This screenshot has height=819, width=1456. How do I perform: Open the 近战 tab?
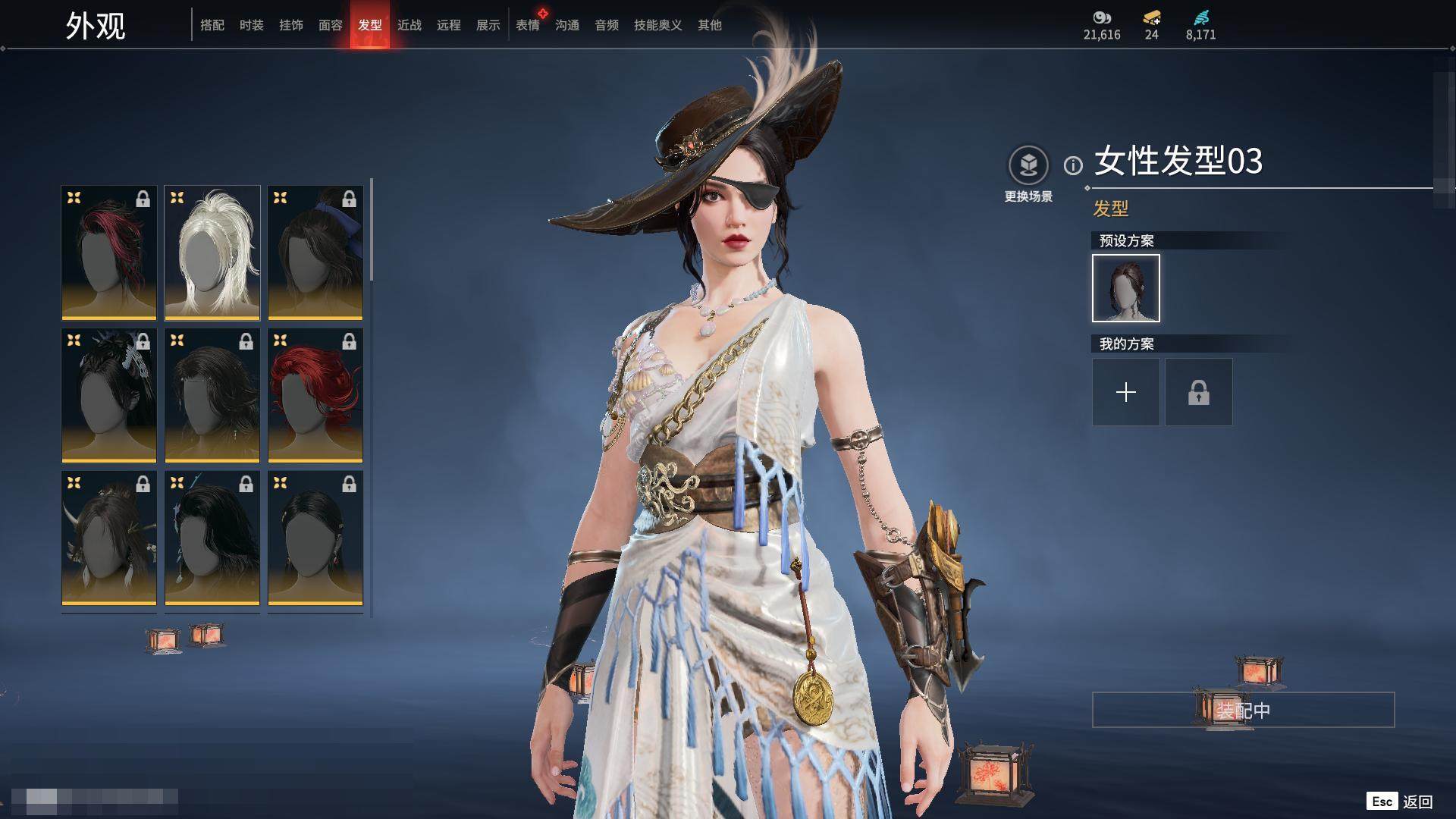click(409, 25)
